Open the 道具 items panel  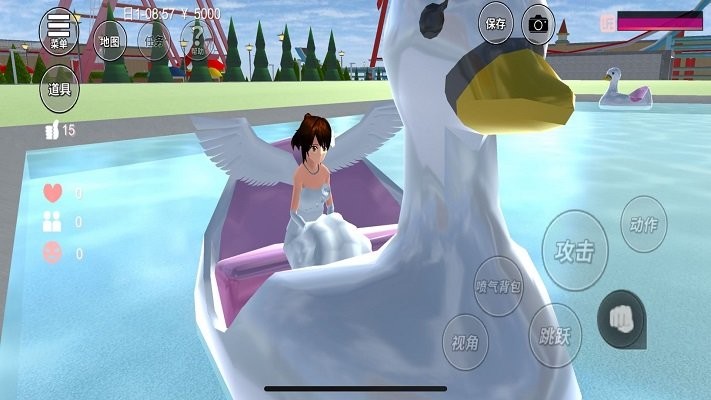coord(59,88)
